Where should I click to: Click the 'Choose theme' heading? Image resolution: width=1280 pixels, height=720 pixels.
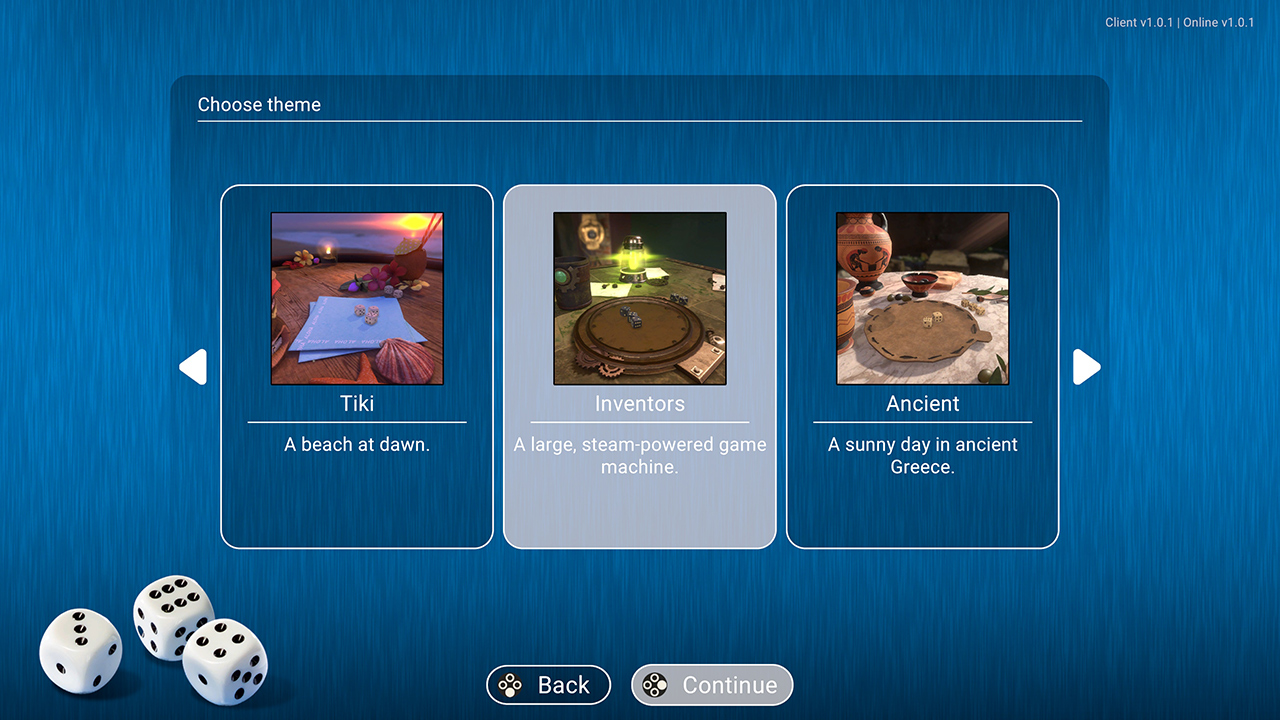click(x=259, y=104)
